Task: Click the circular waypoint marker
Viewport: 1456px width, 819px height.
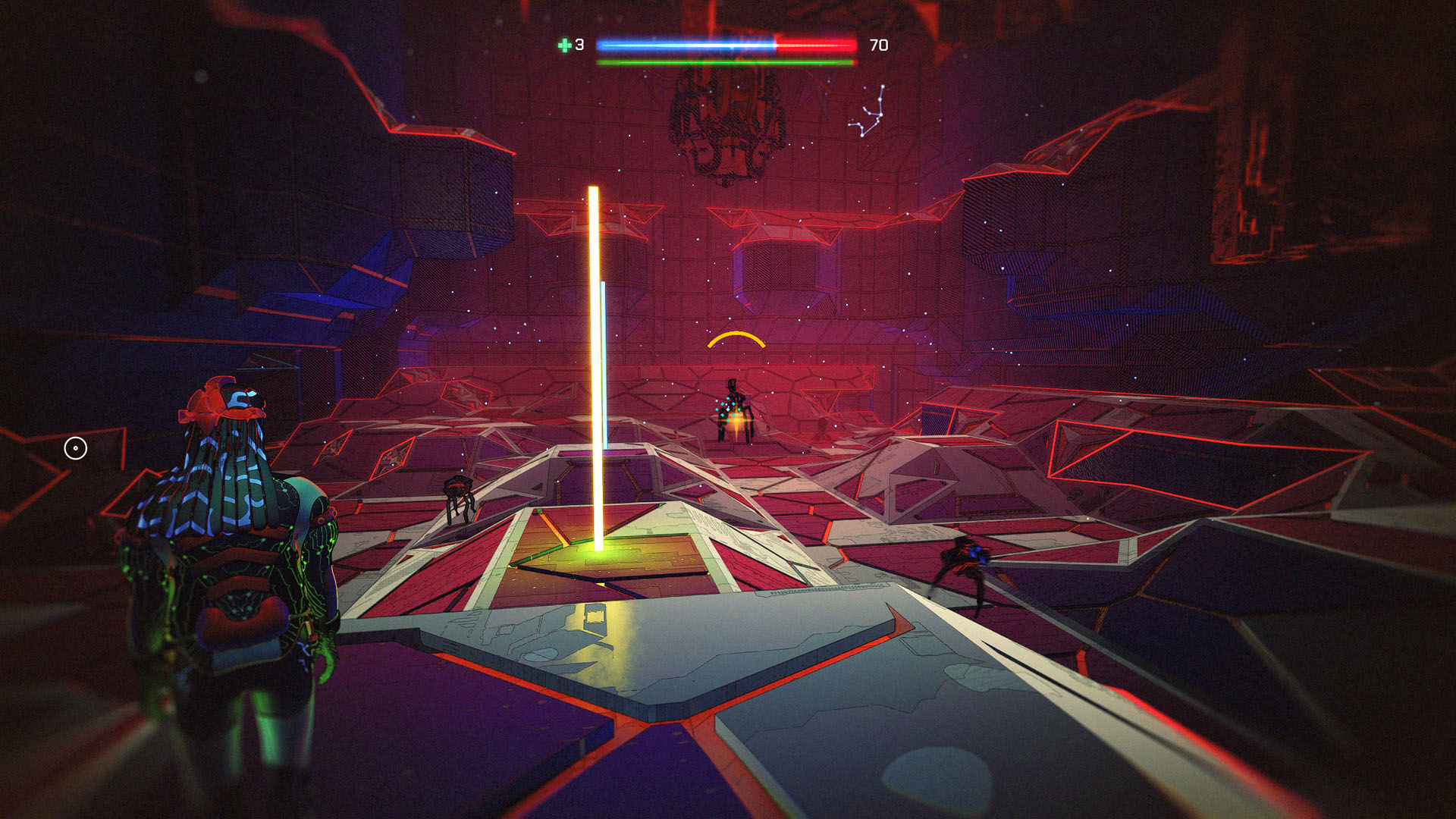Action: tap(75, 448)
